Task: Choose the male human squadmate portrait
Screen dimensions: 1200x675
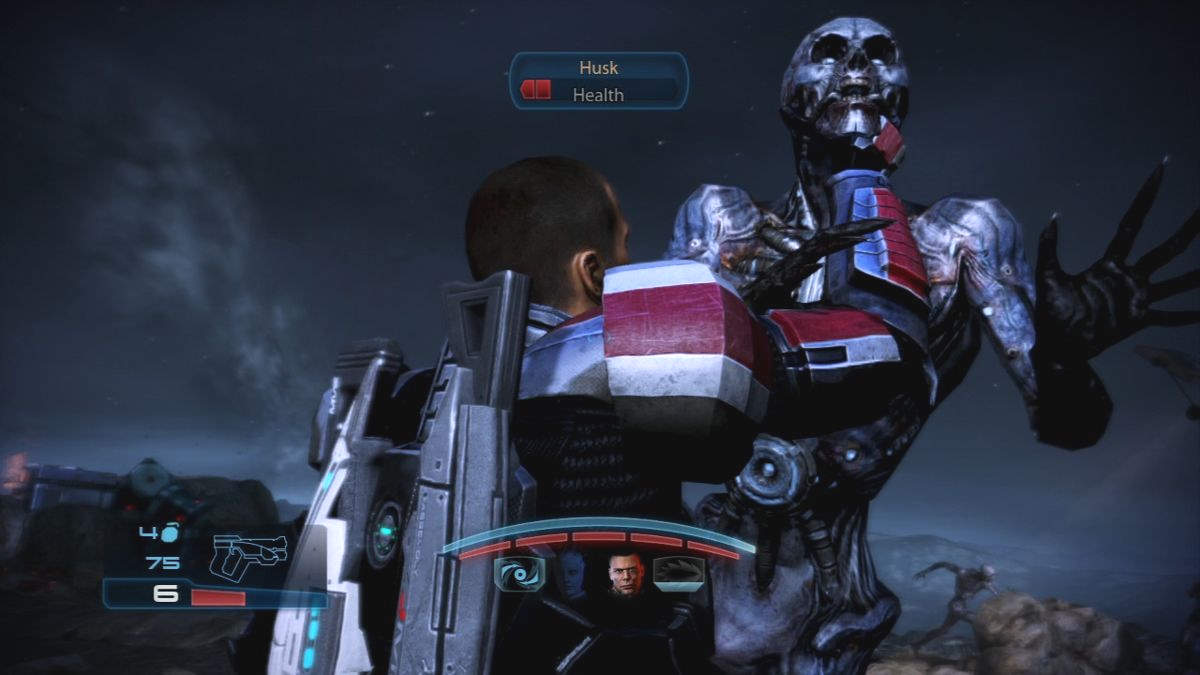Action: 625,574
